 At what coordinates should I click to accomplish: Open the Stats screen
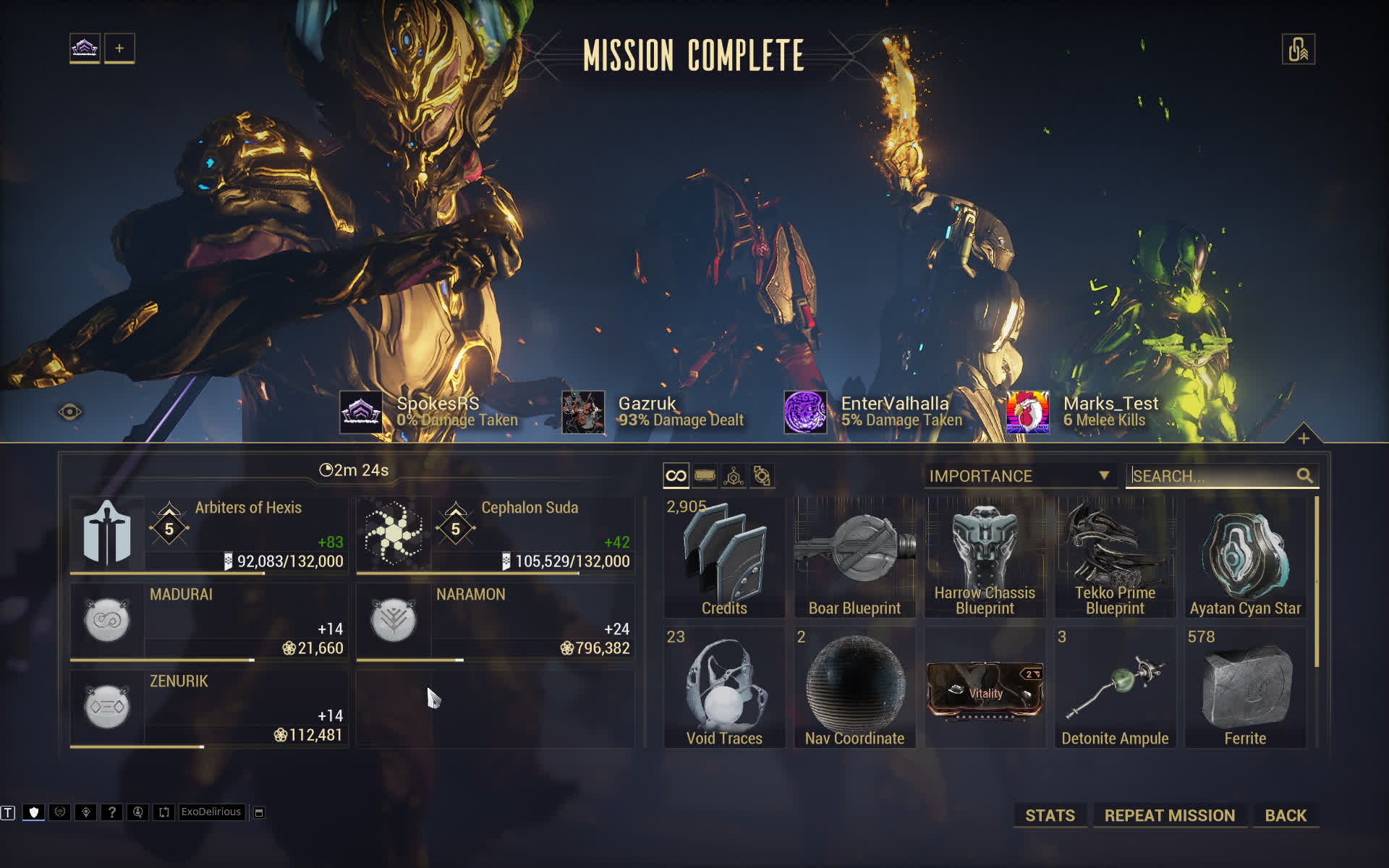tap(1050, 815)
